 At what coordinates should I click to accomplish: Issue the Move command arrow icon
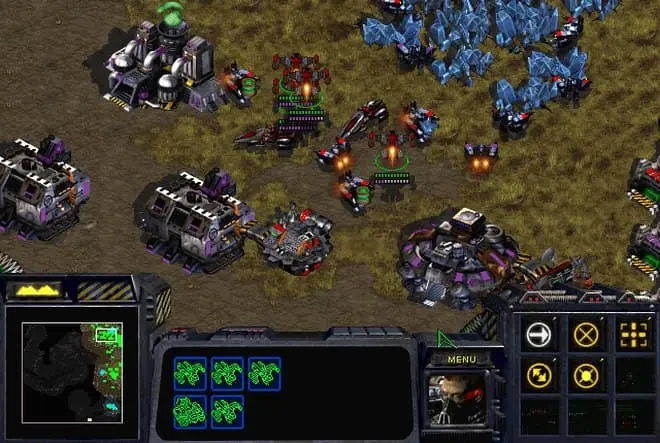[x=540, y=334]
